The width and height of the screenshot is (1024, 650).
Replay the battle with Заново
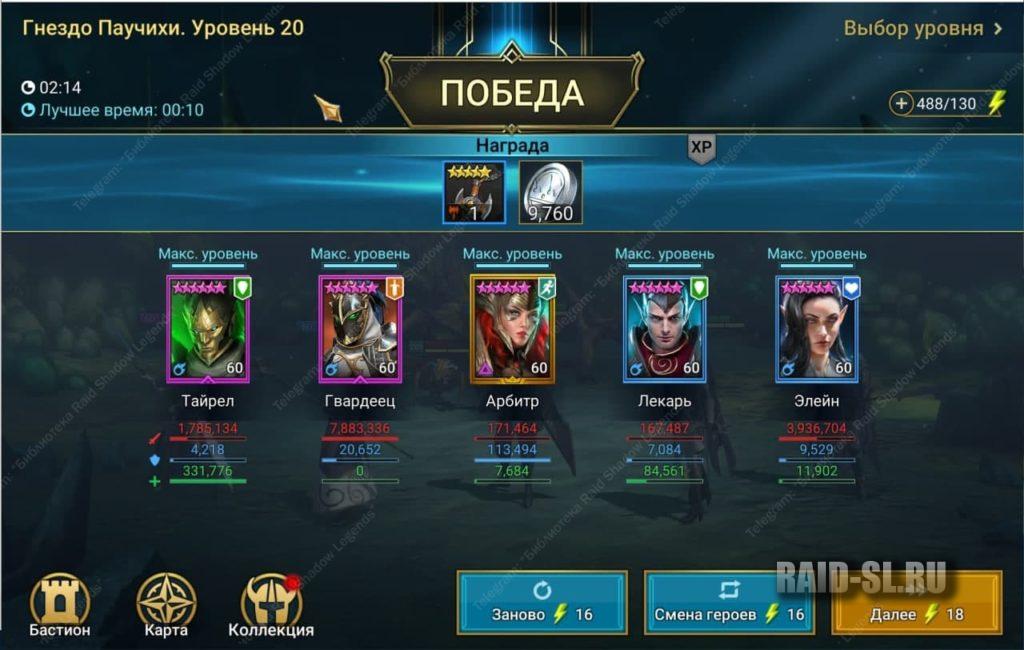[x=542, y=603]
